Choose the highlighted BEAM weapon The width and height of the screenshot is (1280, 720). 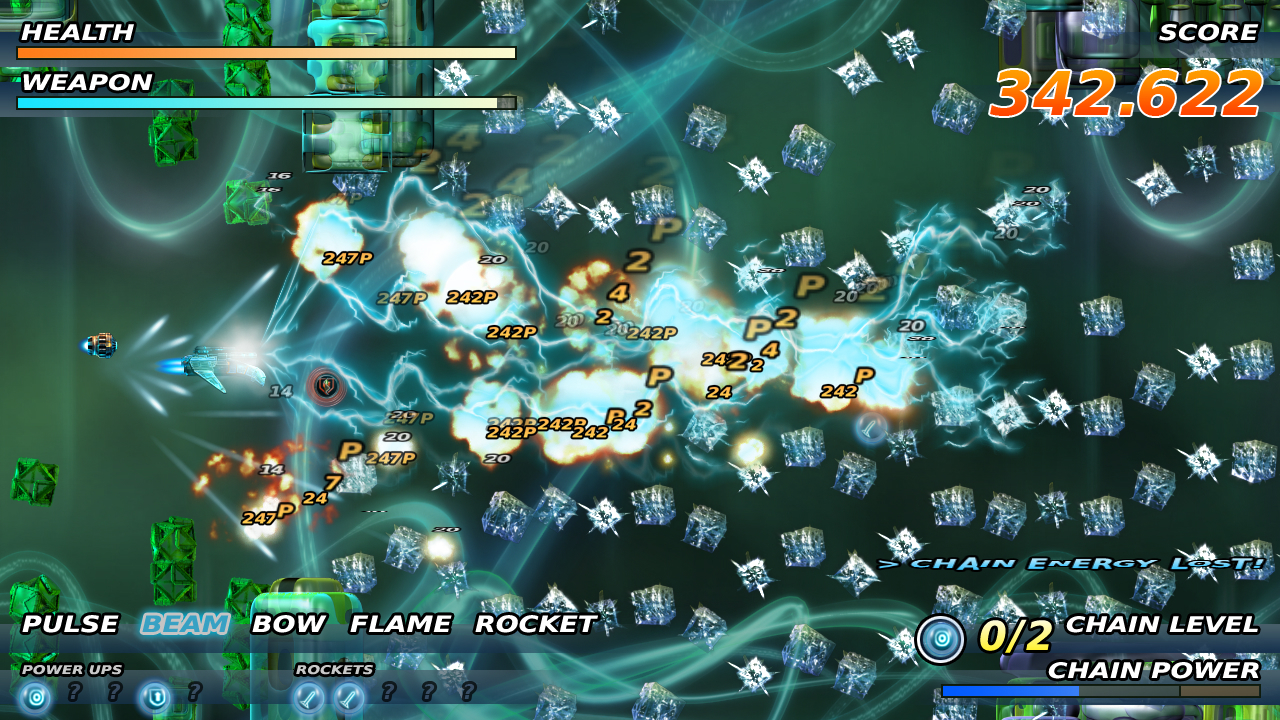click(x=184, y=624)
